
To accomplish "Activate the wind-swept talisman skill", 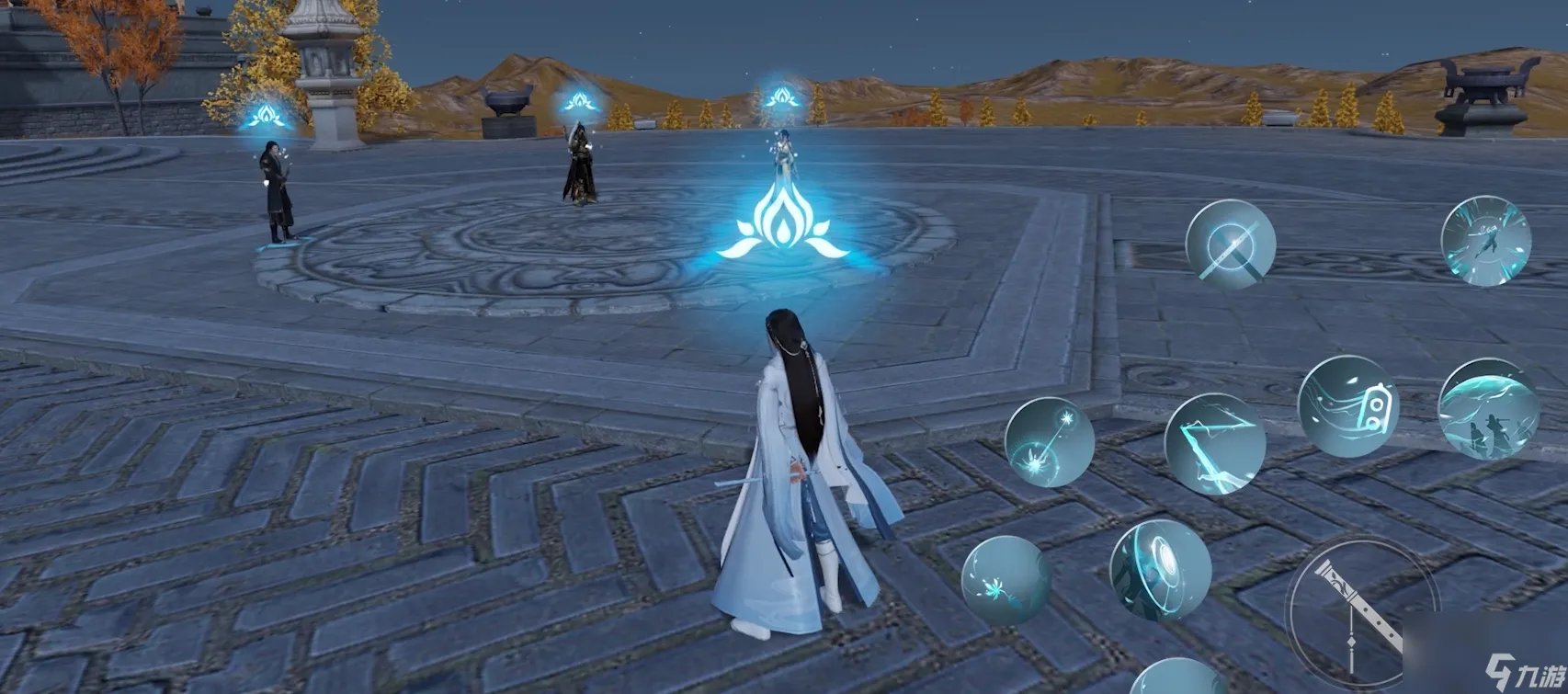I will click(1347, 405).
